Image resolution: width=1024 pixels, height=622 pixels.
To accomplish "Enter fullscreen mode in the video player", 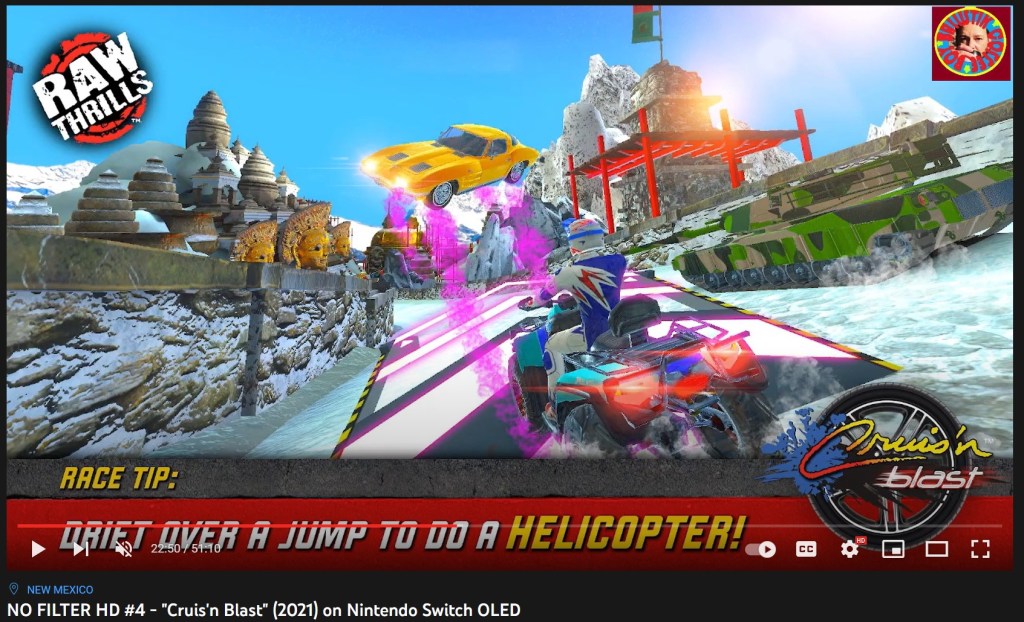I will 981,548.
